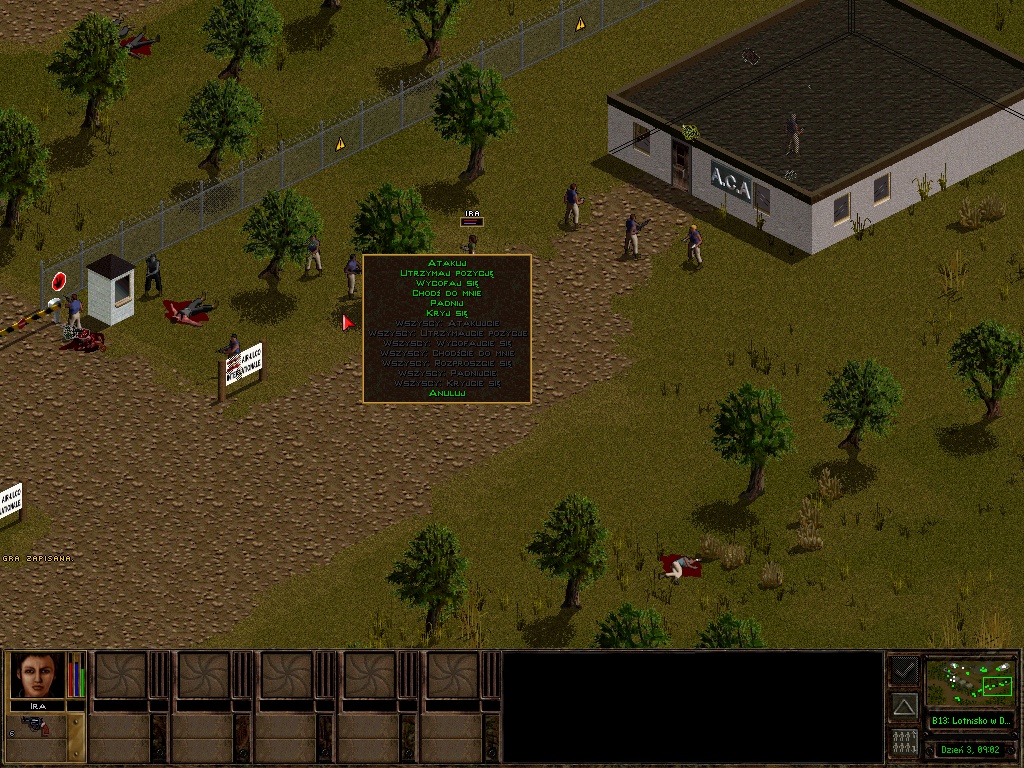Select Wszyscy: Rozproszcie się
Viewport: 1024px width, 768px height.
click(447, 363)
